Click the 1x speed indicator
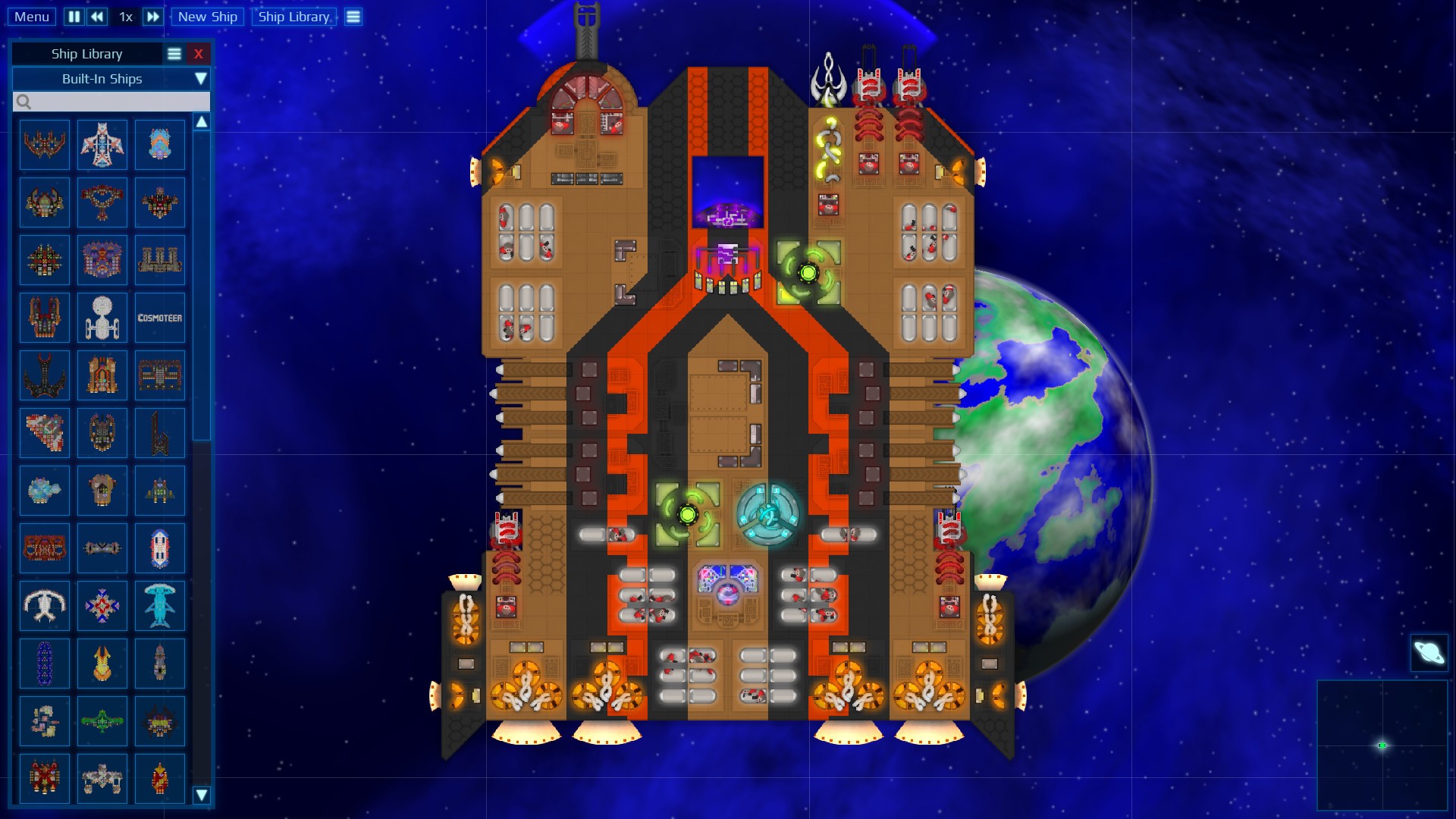The image size is (1456, 819). click(125, 16)
